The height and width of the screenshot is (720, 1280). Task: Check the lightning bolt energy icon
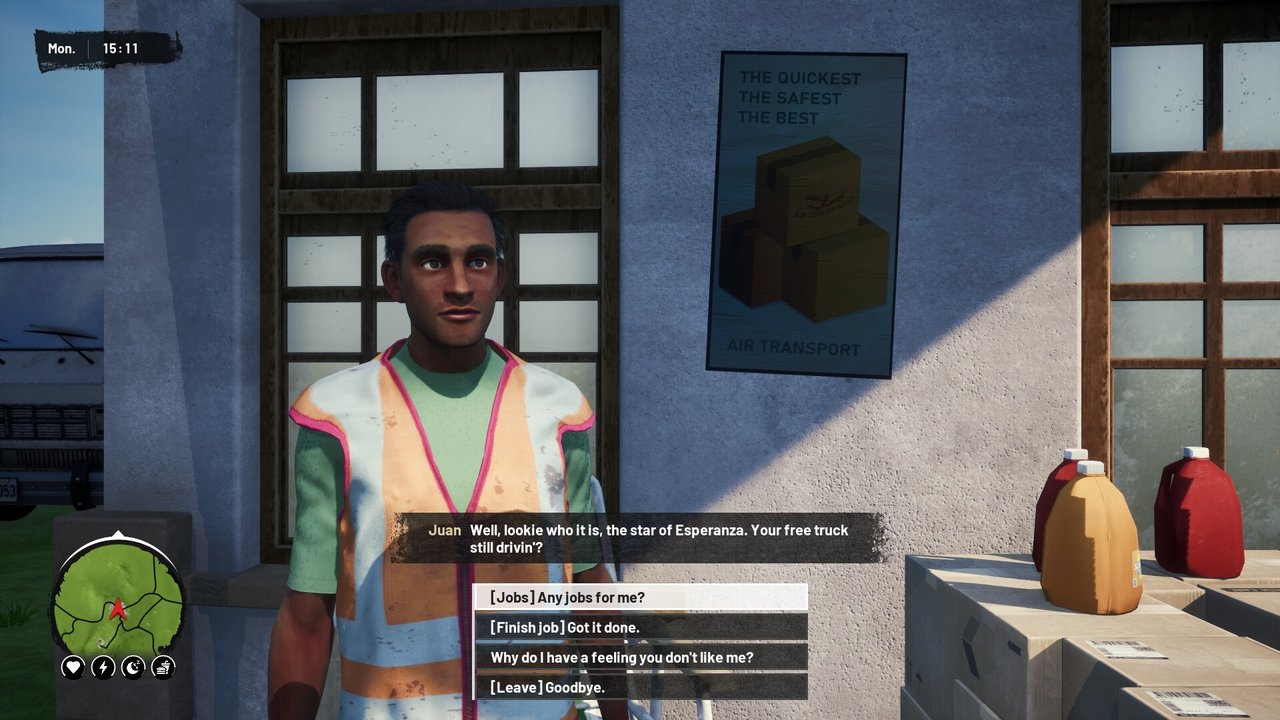coord(103,667)
